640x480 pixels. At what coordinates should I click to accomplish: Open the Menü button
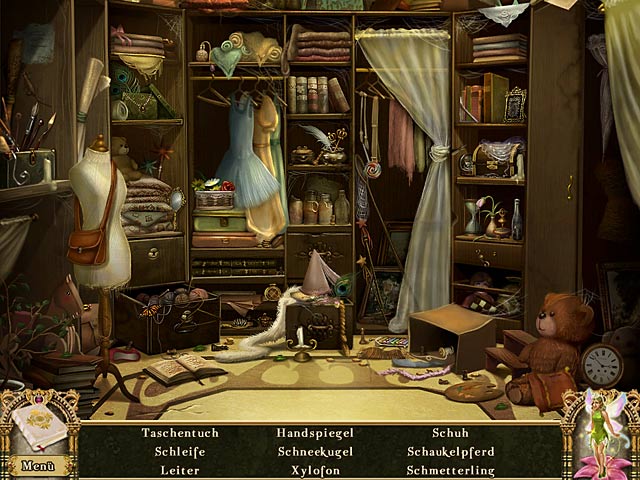[x=37, y=465]
